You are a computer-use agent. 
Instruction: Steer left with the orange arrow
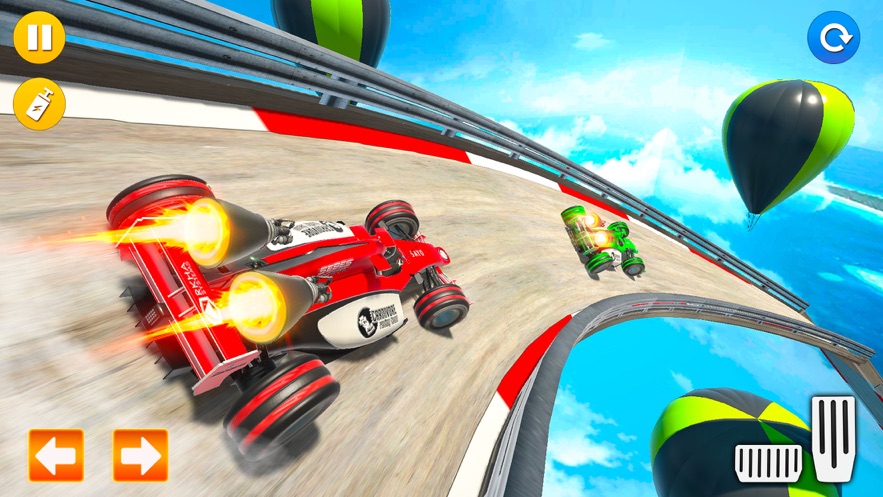[x=56, y=456]
